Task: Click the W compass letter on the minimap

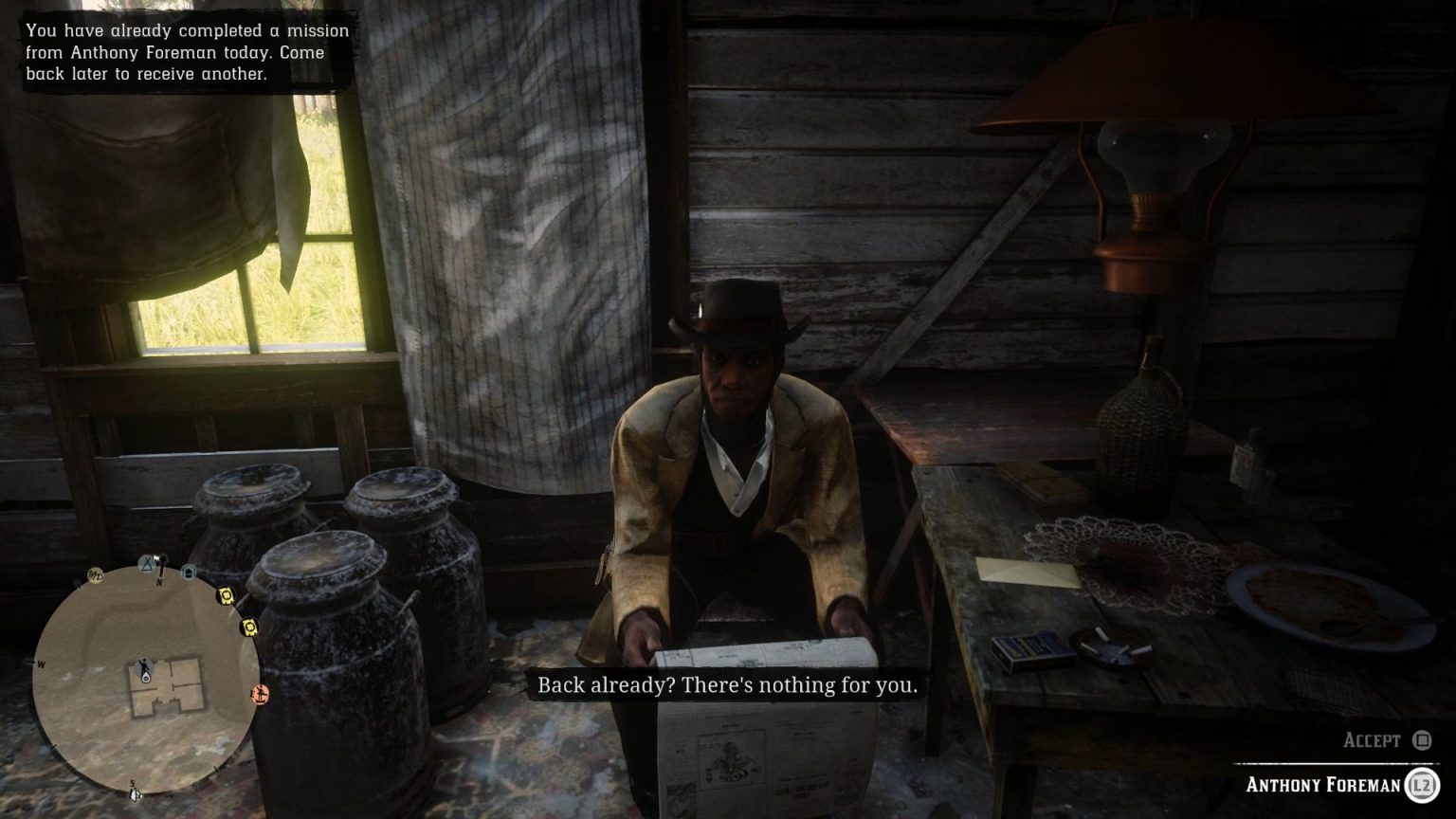Action: (x=42, y=665)
